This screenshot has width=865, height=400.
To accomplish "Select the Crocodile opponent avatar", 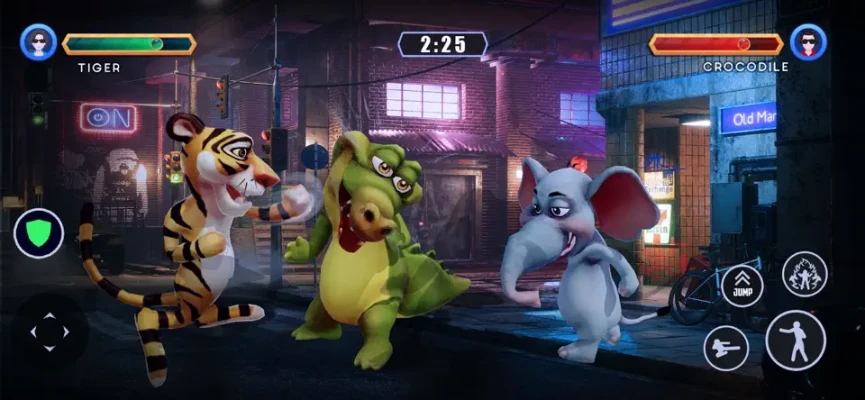I will pyautogui.click(x=808, y=43).
